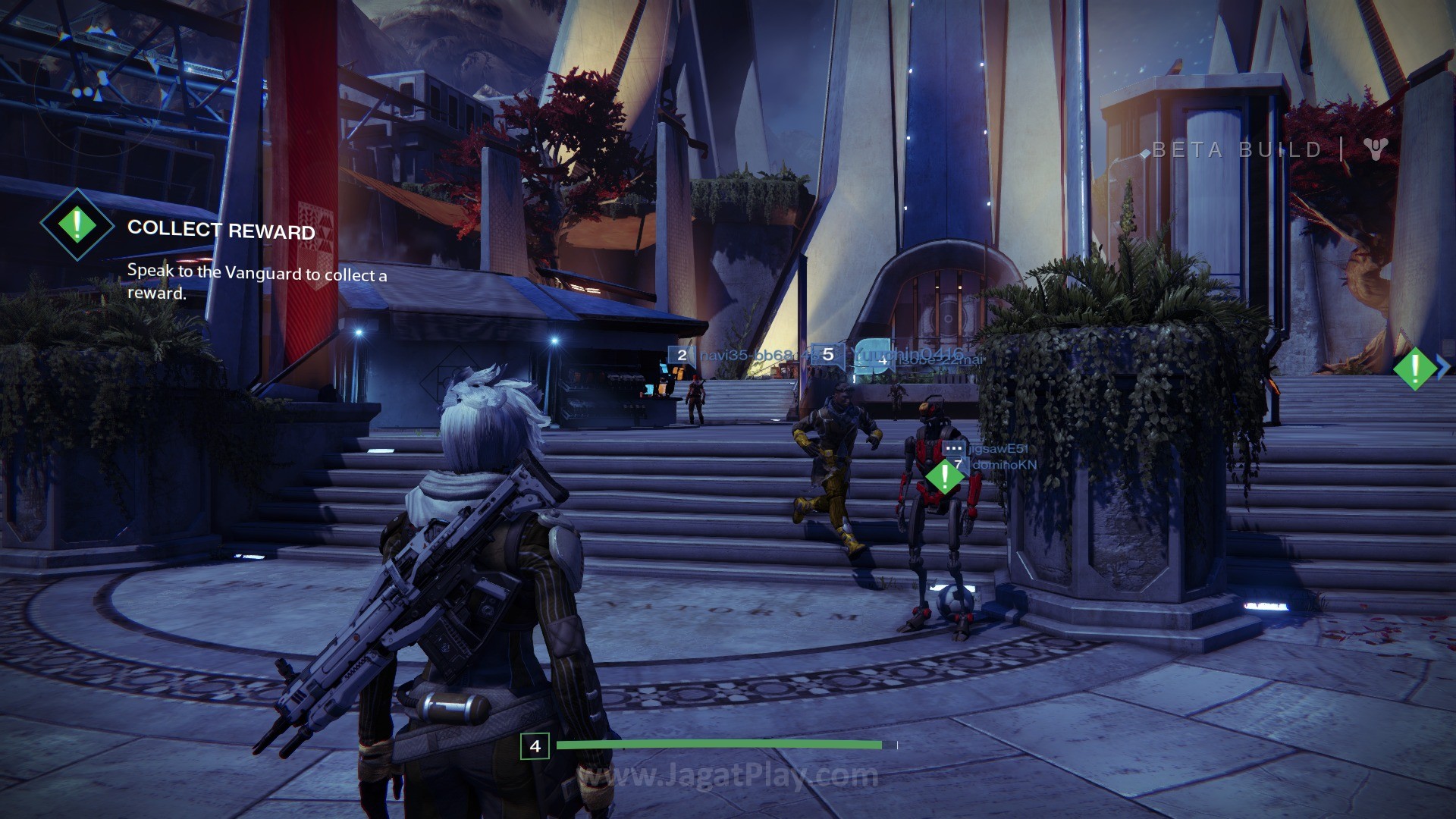Click the green waypoint marker with the blue arrow
1456x819 pixels.
coord(1415,368)
